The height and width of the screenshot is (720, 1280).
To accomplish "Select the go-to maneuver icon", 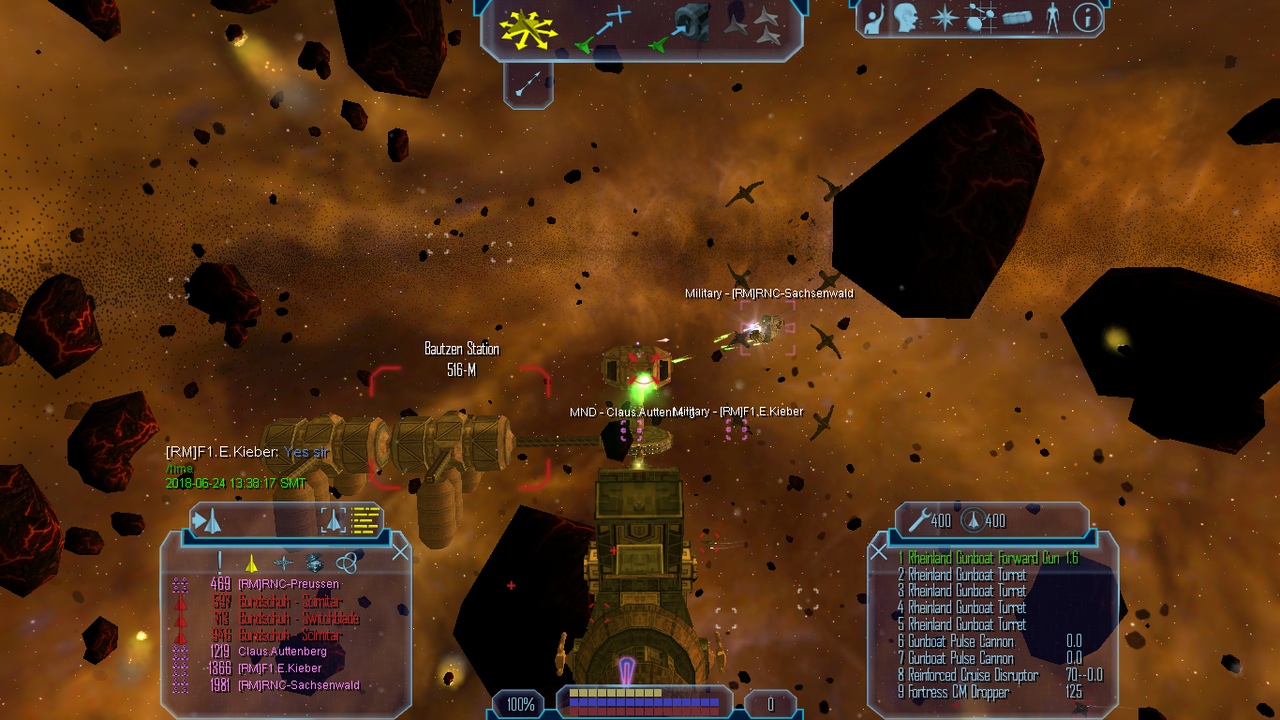I will pyautogui.click(x=604, y=29).
